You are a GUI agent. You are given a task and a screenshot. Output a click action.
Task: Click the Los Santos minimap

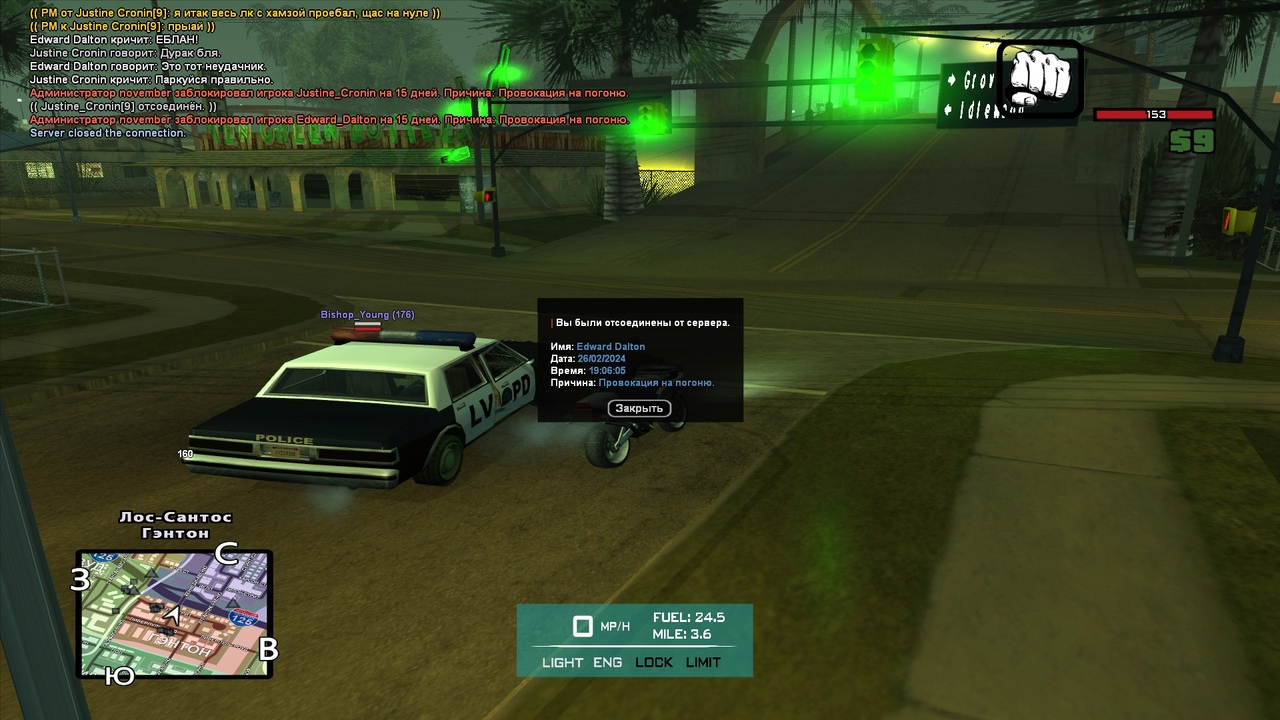pos(174,613)
